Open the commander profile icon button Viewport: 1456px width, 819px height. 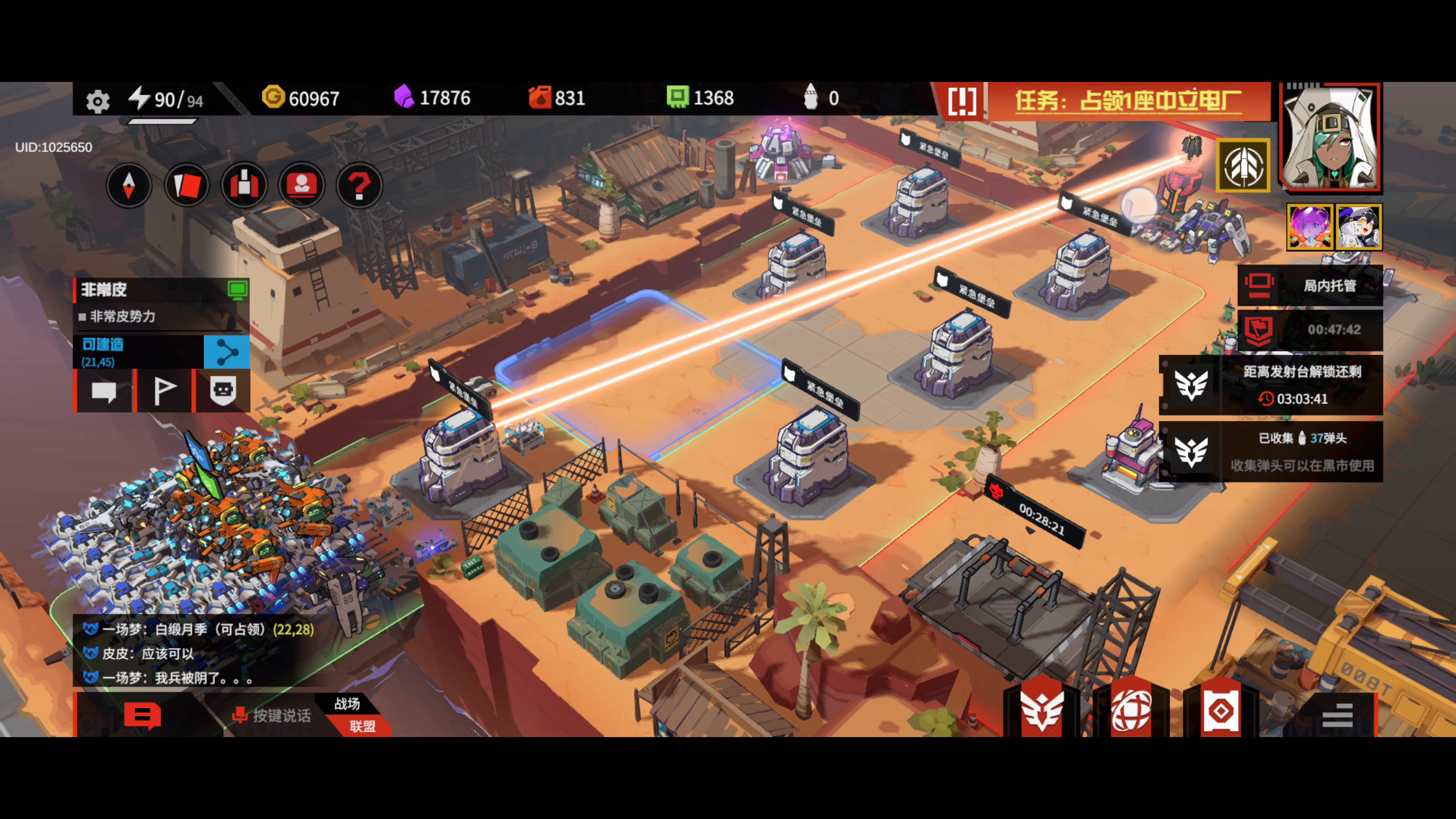pos(302,185)
